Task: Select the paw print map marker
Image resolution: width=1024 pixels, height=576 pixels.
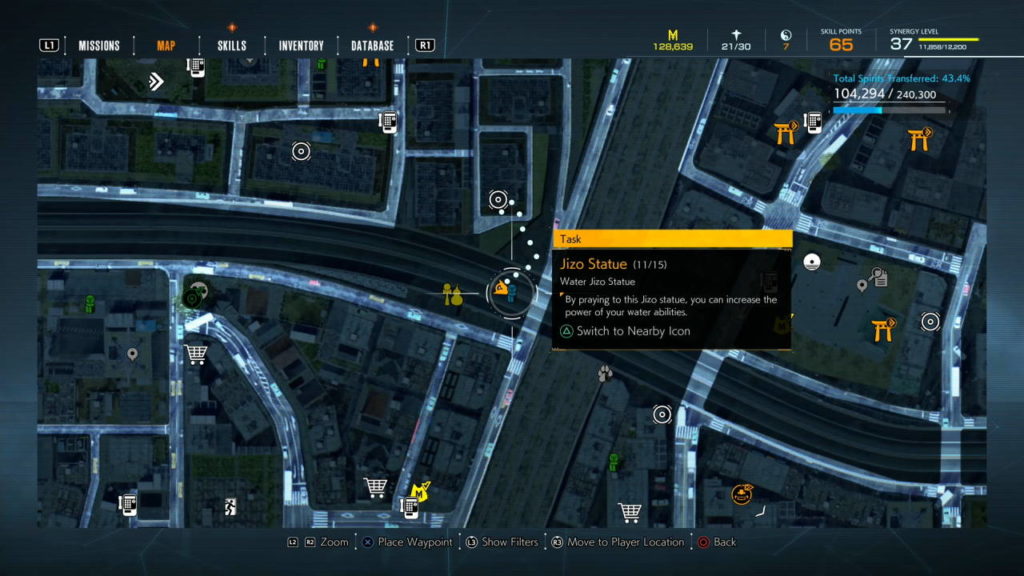Action: point(605,374)
